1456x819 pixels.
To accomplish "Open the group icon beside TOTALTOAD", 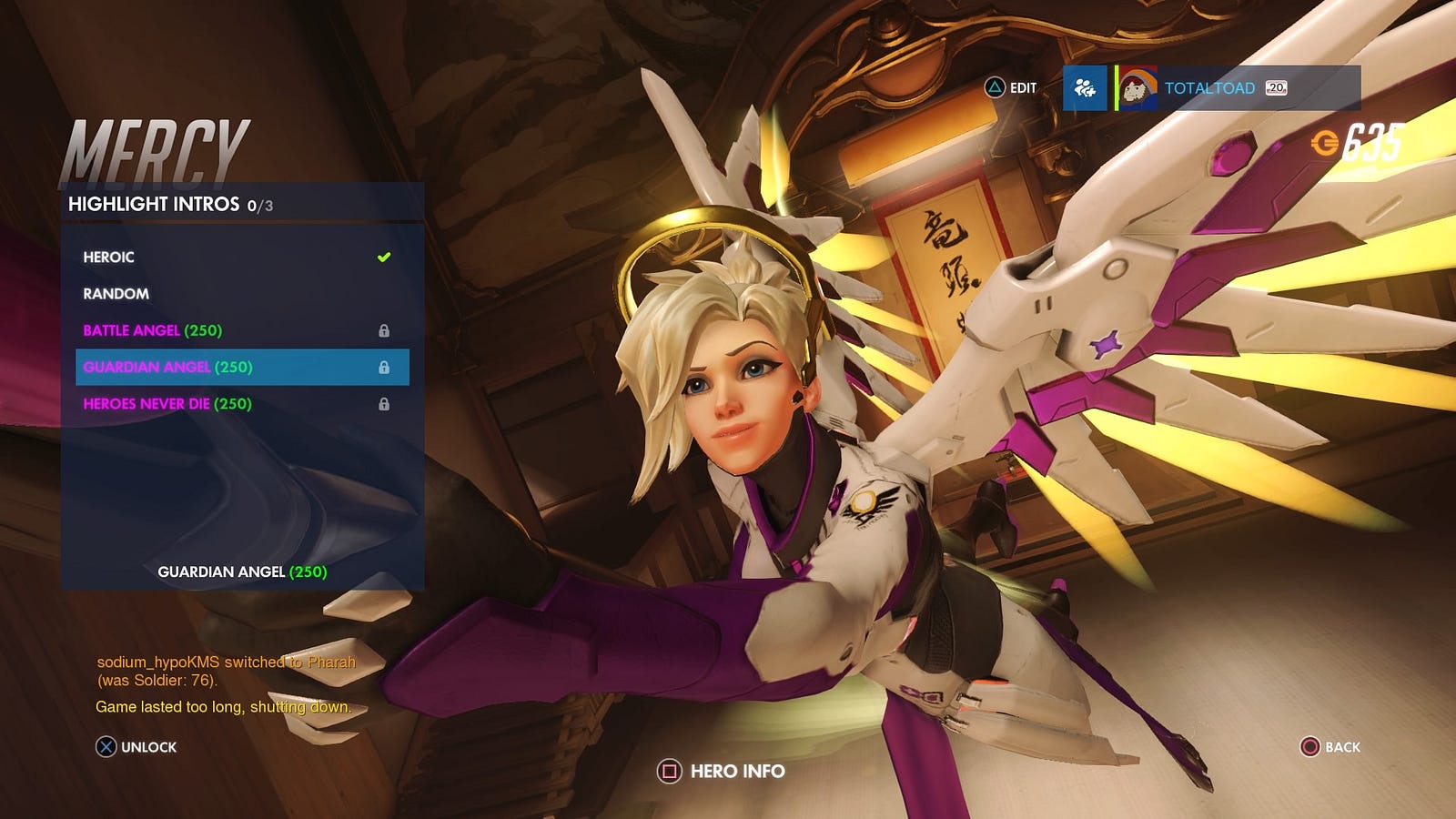I will click(x=1085, y=88).
